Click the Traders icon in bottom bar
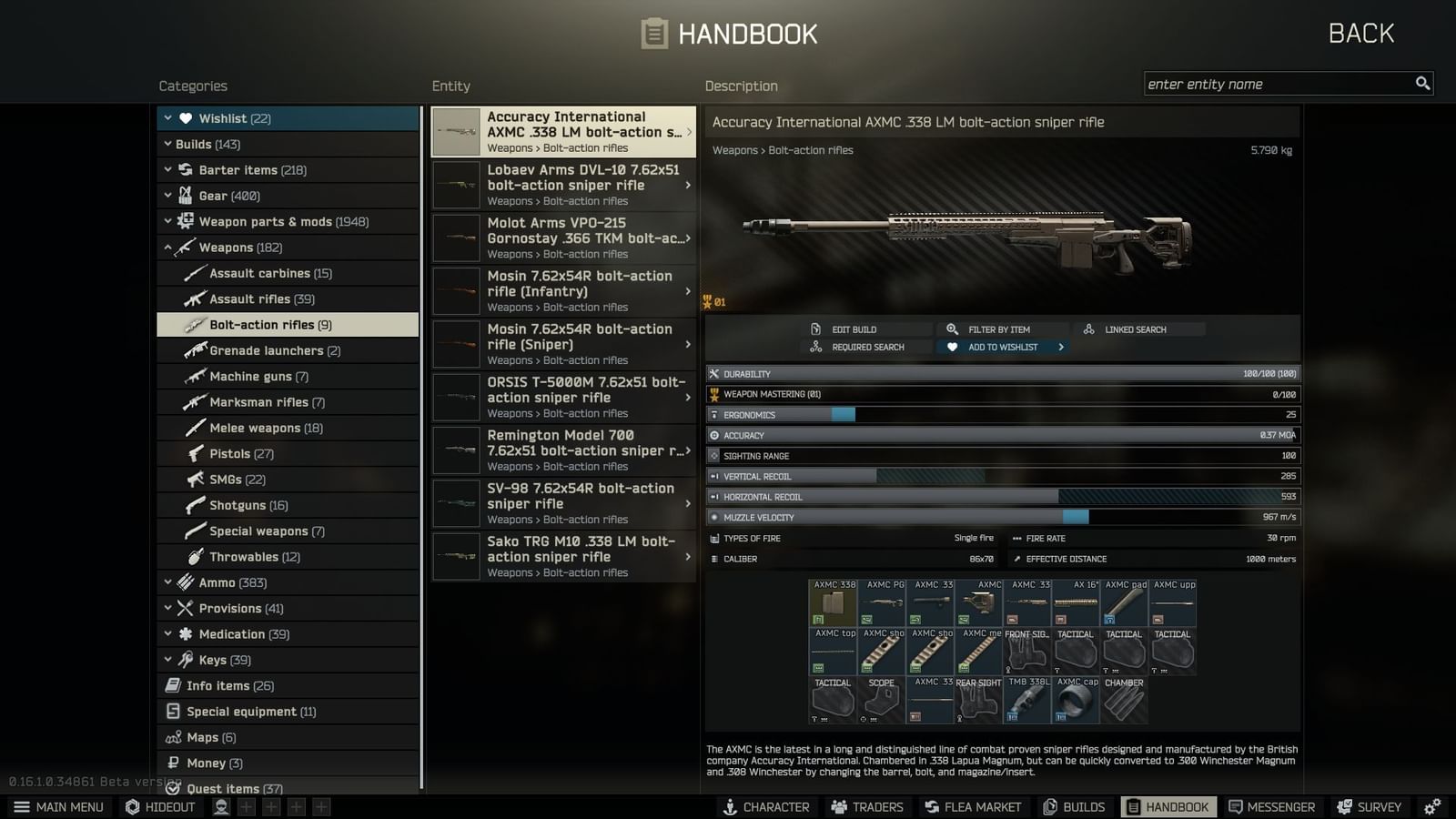Screen dimensions: 1456x819 [x=838, y=806]
